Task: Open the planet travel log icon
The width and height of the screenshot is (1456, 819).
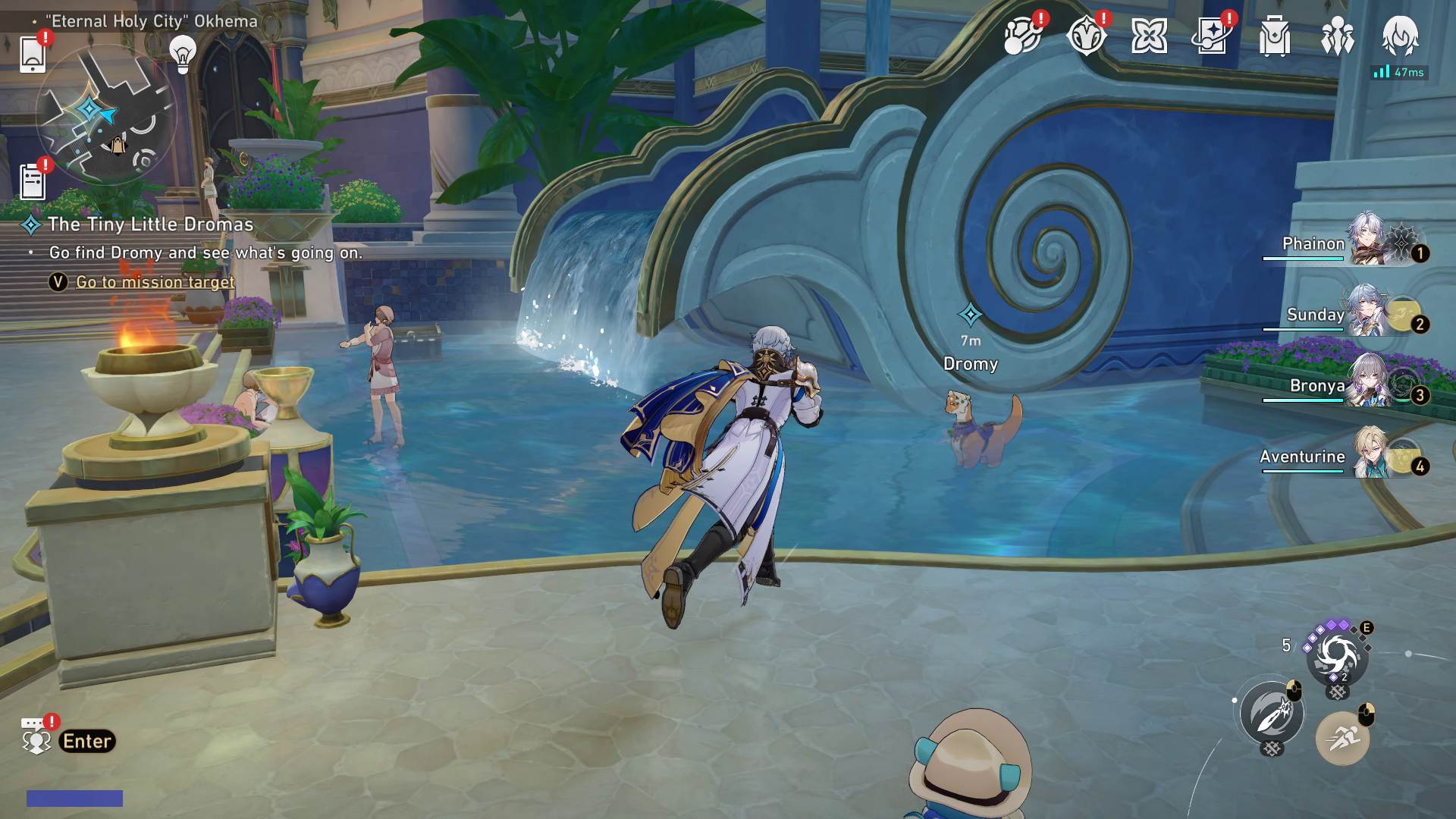Action: click(1021, 36)
